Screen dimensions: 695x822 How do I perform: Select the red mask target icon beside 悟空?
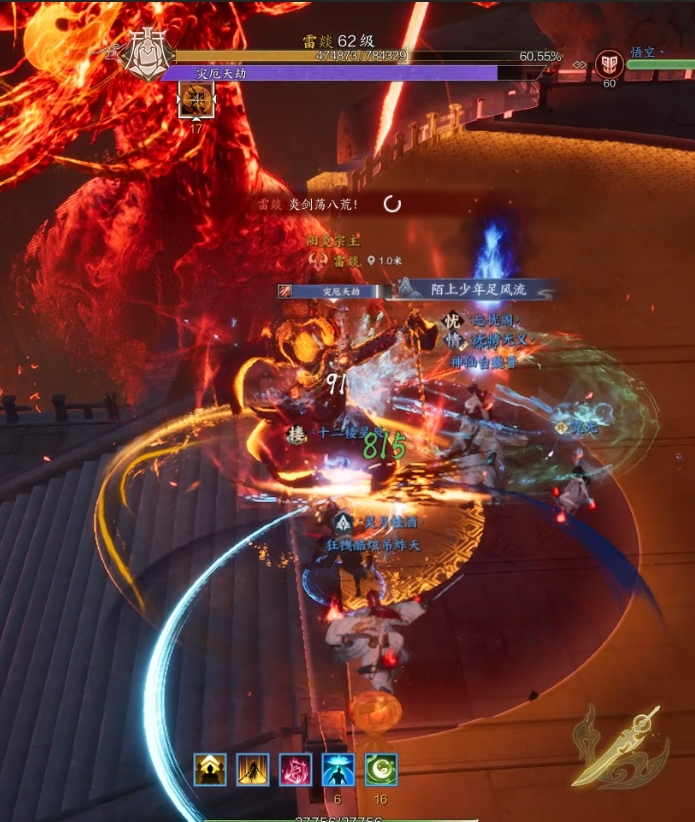(608, 64)
